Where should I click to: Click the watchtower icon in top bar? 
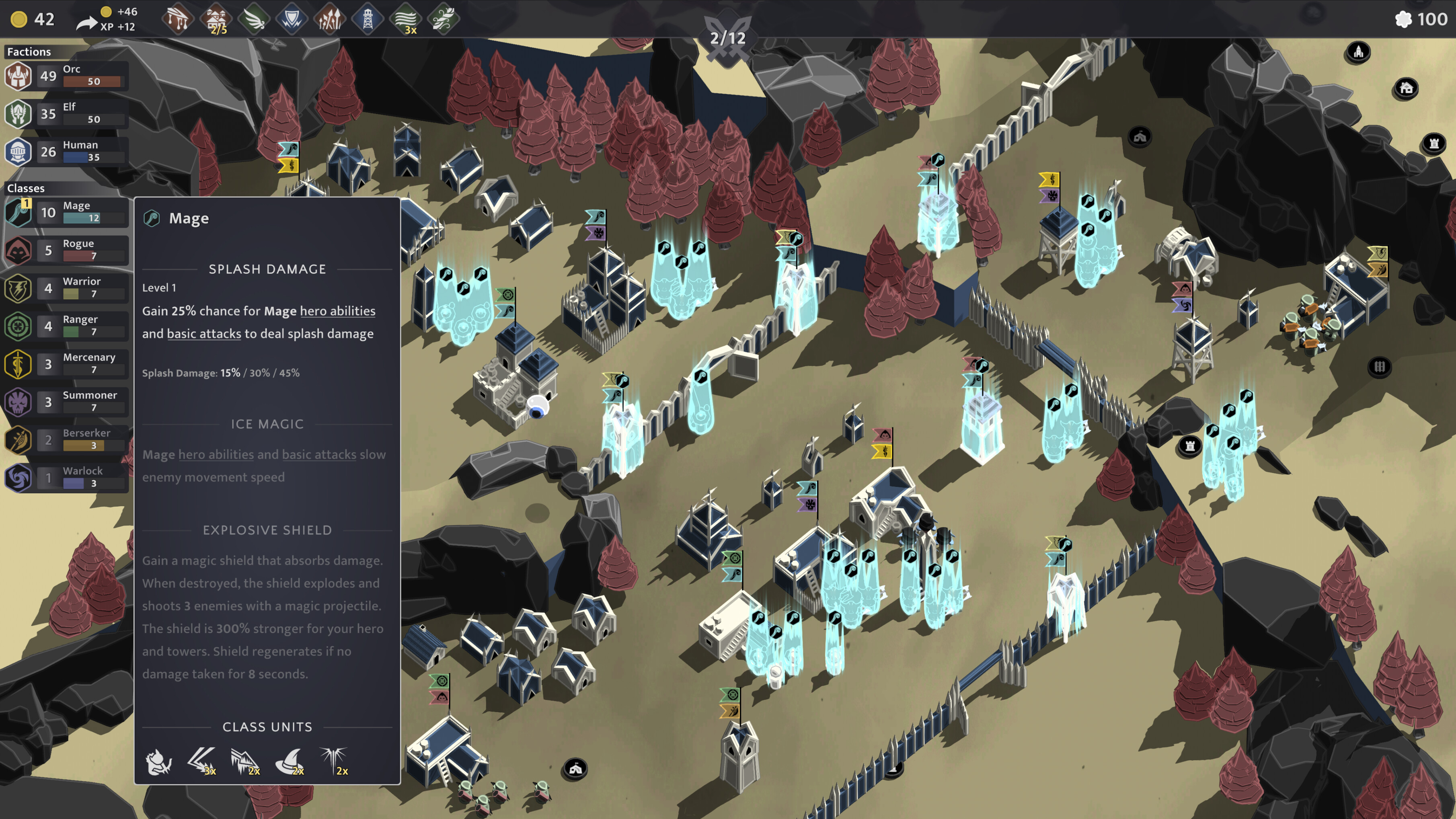coord(368,19)
